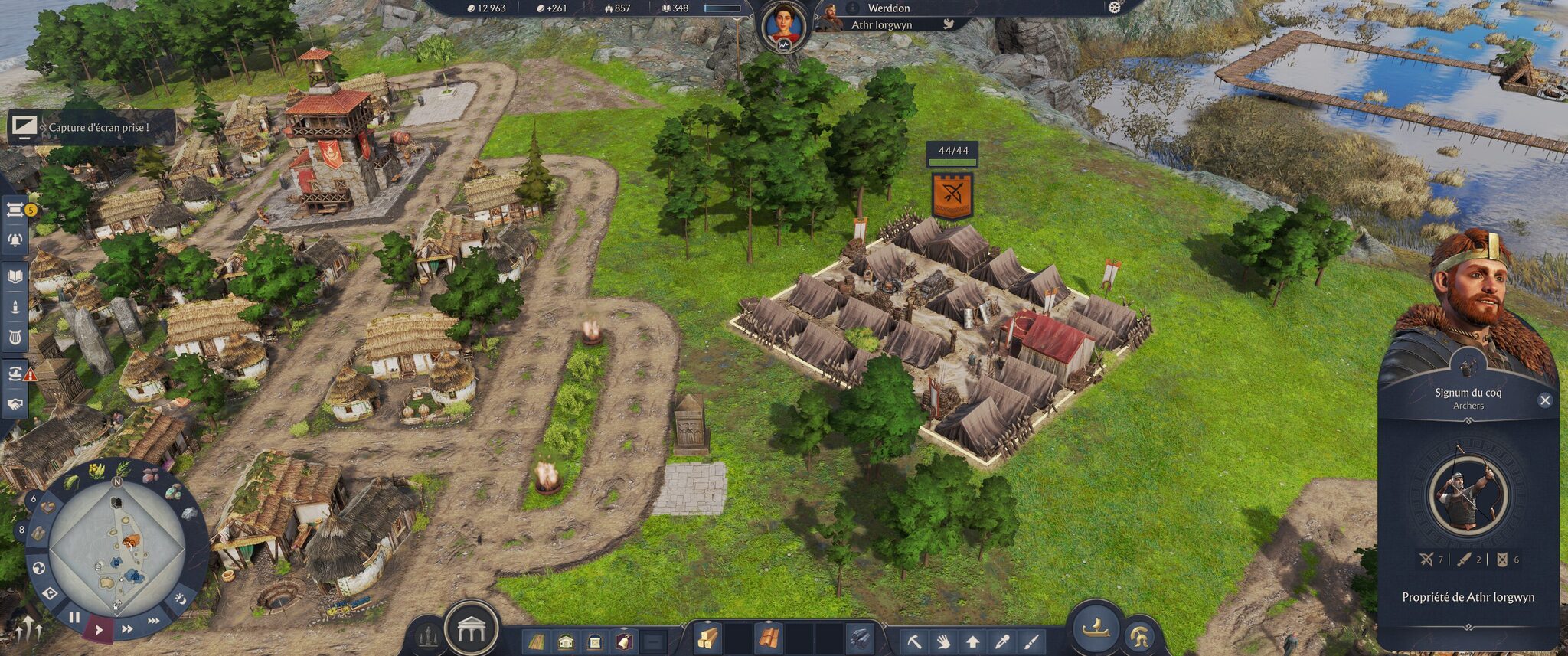Activate the demolish pickaxe tool
1568x656 pixels.
pyautogui.click(x=914, y=641)
